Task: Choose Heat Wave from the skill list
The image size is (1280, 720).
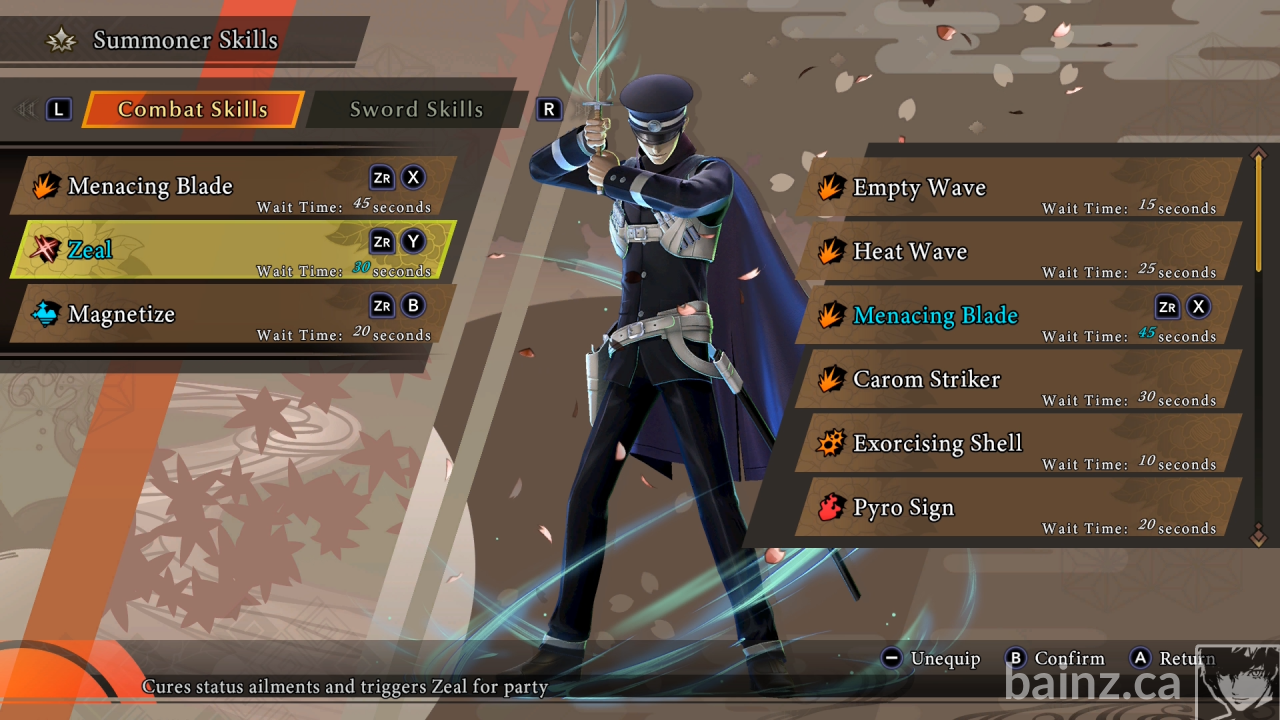Action: [1018, 252]
